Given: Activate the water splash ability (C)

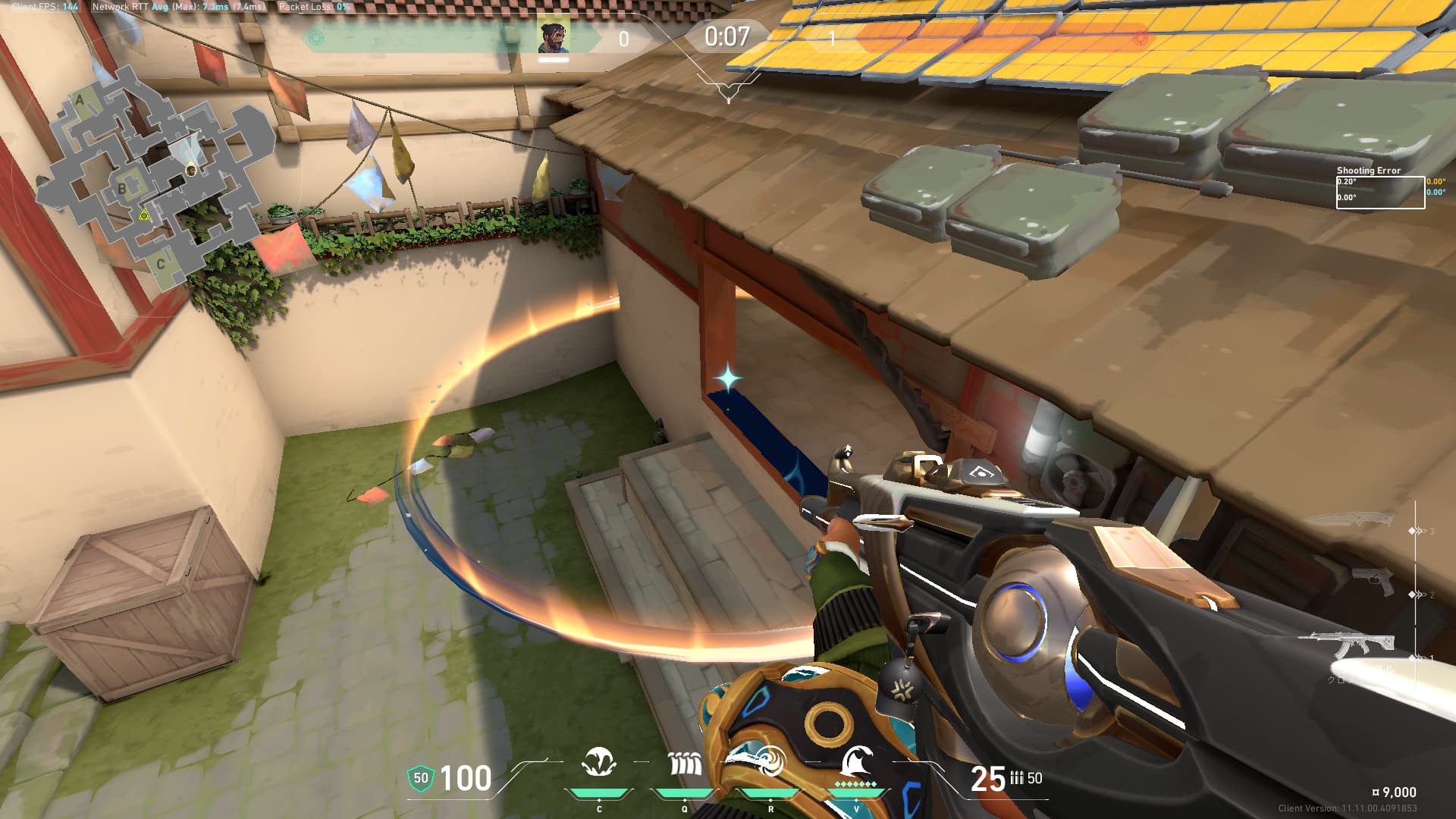Looking at the screenshot, I should (x=599, y=763).
